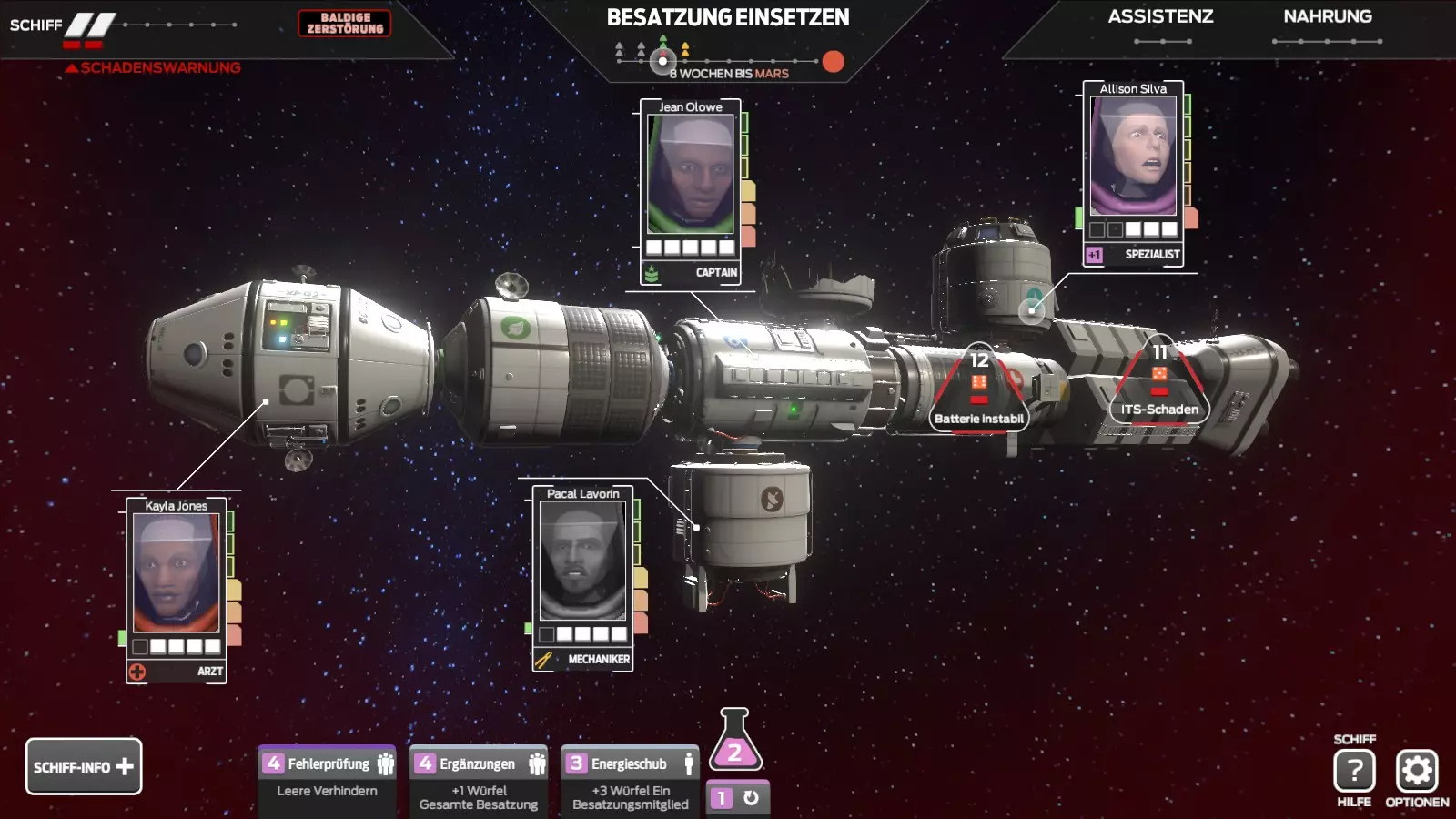Select the Batterie instabil hazard marker
Image resolution: width=1456 pixels, height=819 pixels.
979,393
